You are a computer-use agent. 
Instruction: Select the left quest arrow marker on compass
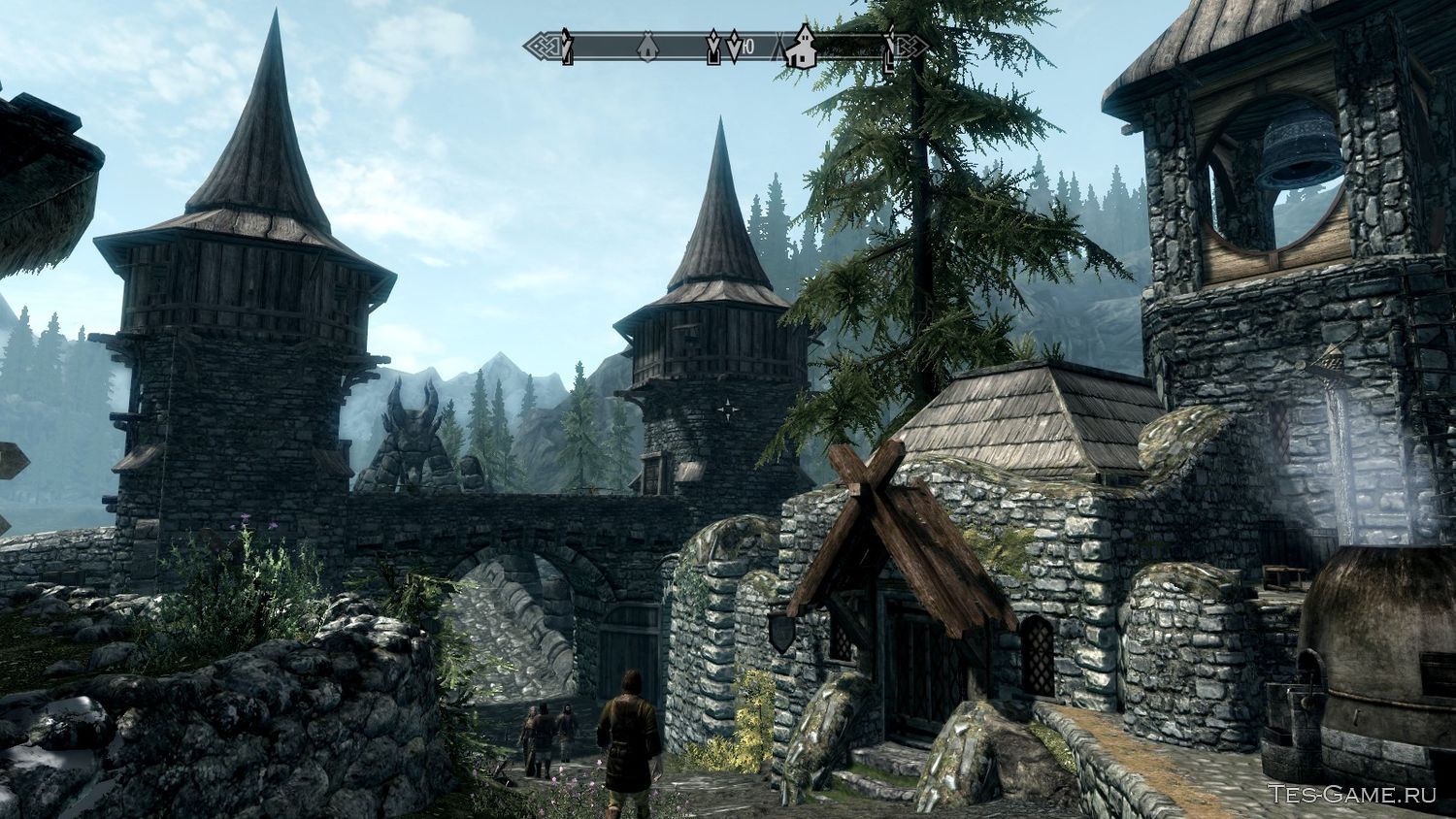[712, 46]
